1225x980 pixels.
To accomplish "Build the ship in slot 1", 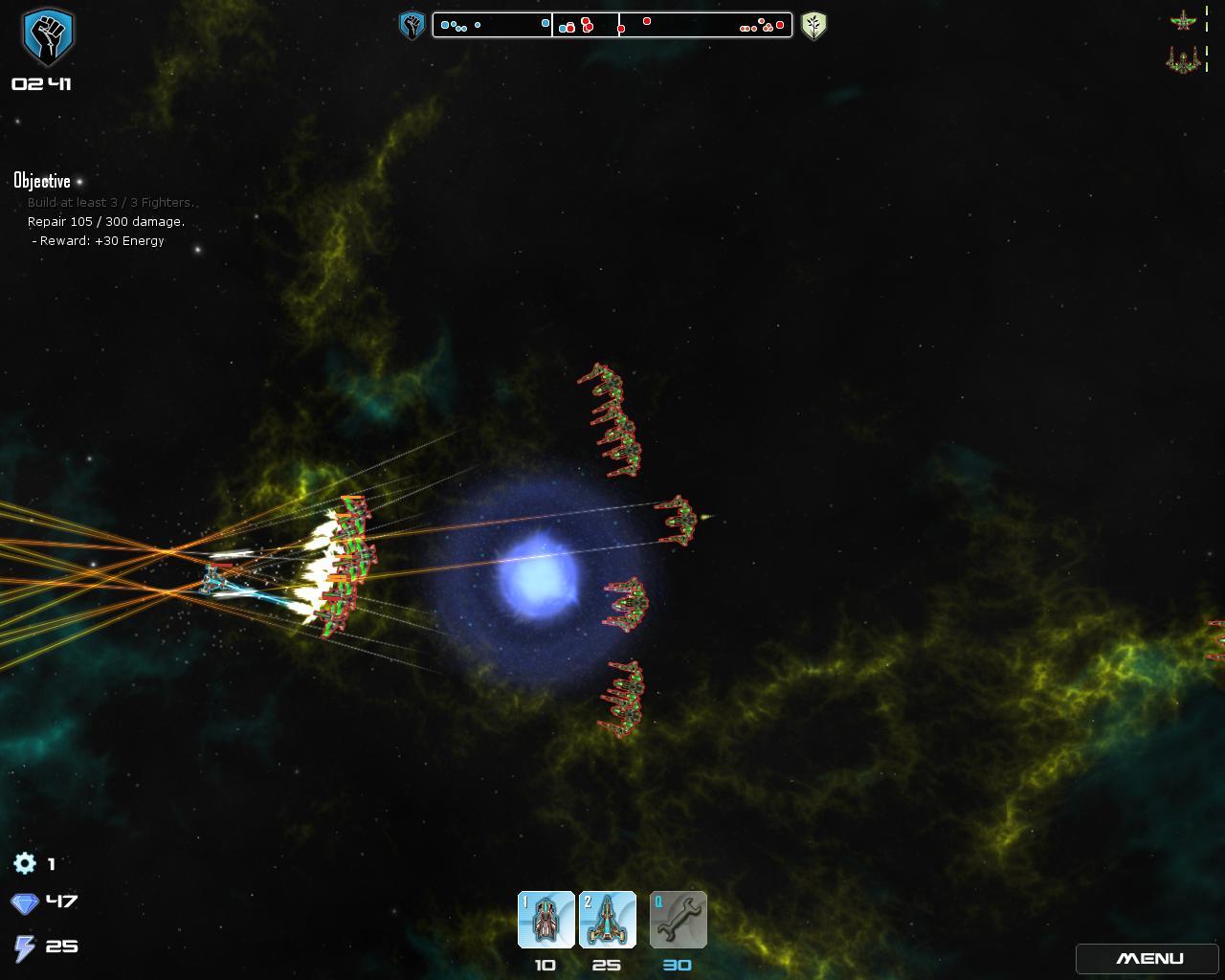I will [546, 920].
